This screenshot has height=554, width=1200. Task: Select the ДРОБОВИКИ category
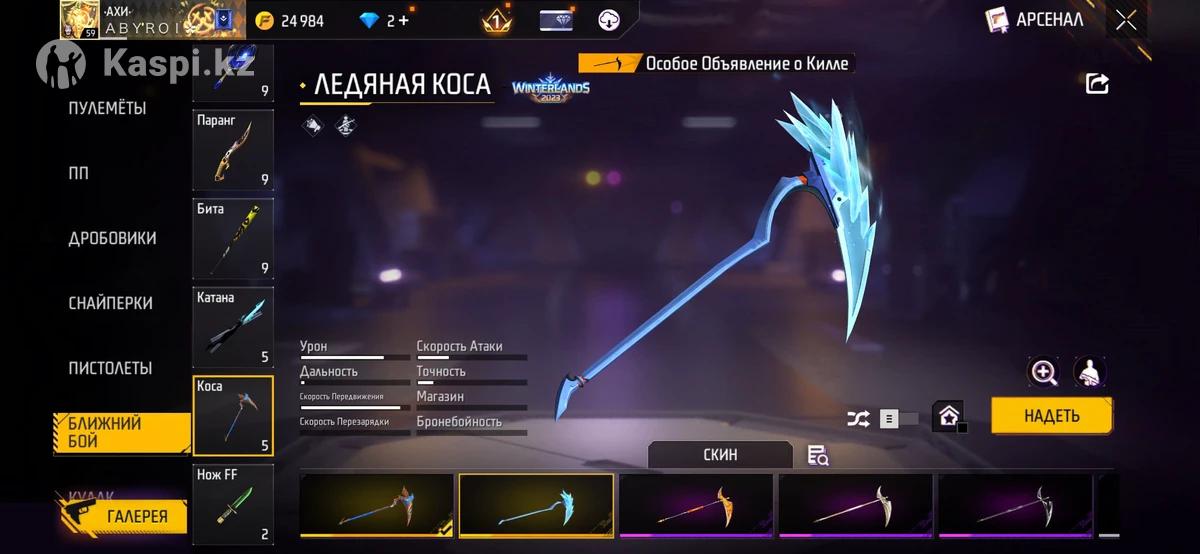[112, 238]
